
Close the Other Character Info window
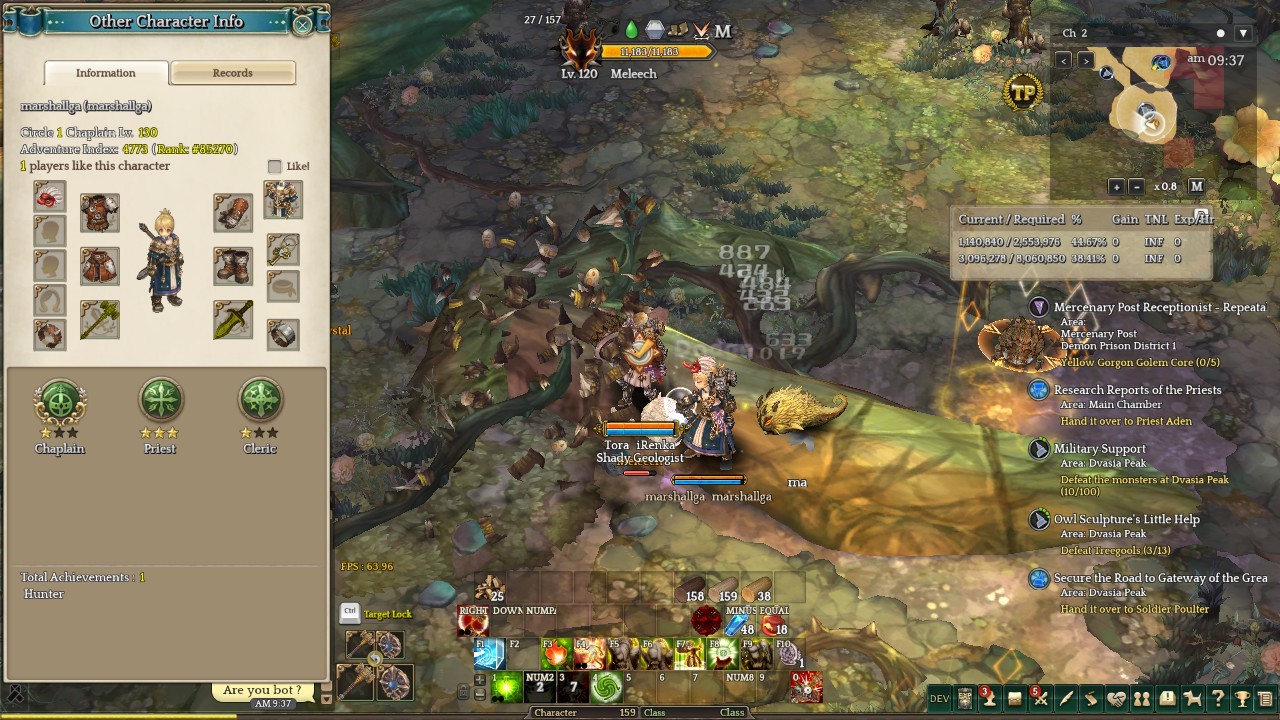pos(302,24)
